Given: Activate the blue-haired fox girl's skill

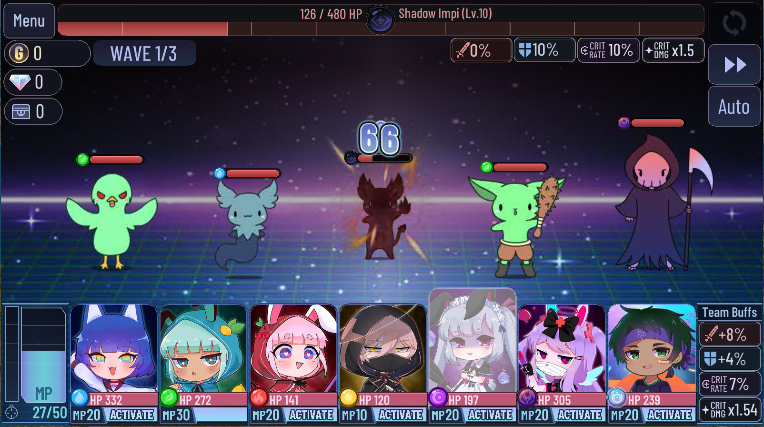Looking at the screenshot, I should coord(131,414).
